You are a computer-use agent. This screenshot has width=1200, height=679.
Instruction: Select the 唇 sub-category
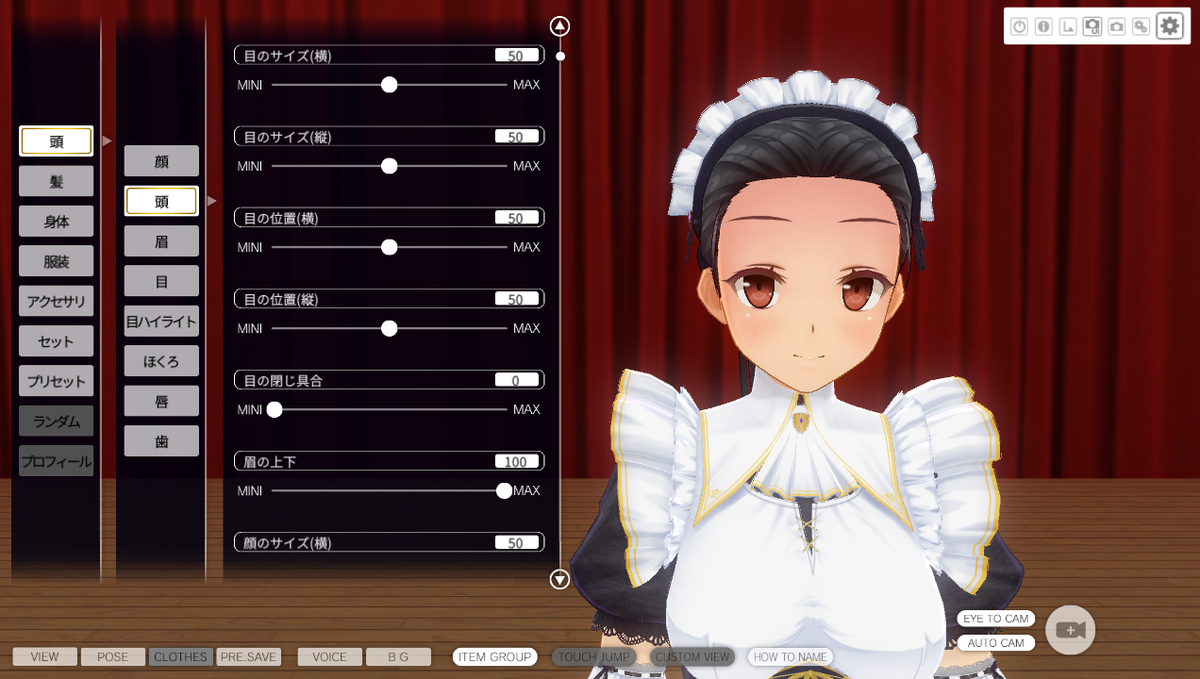[x=161, y=401]
